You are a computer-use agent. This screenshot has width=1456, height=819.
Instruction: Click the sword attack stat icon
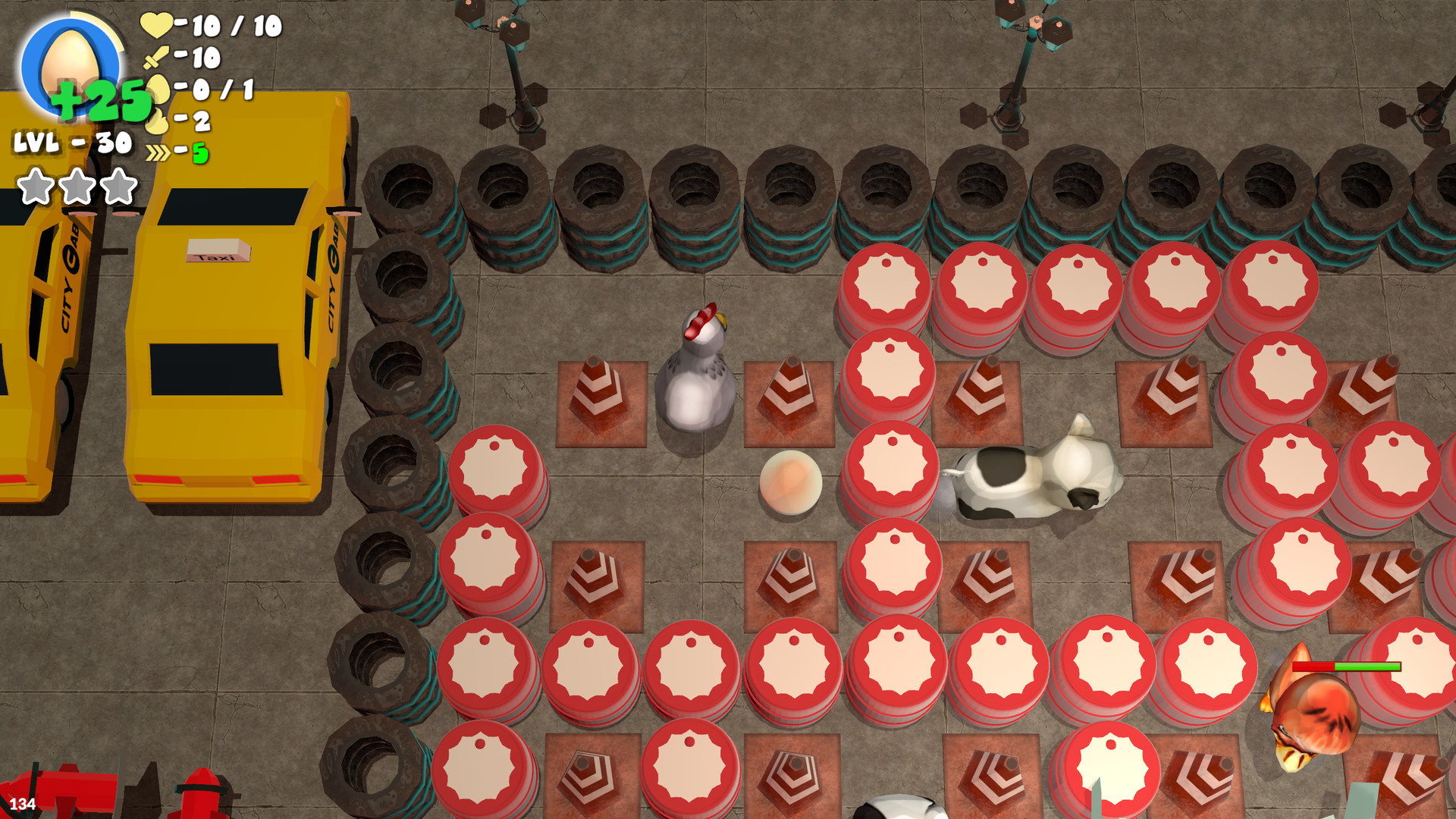tap(157, 58)
